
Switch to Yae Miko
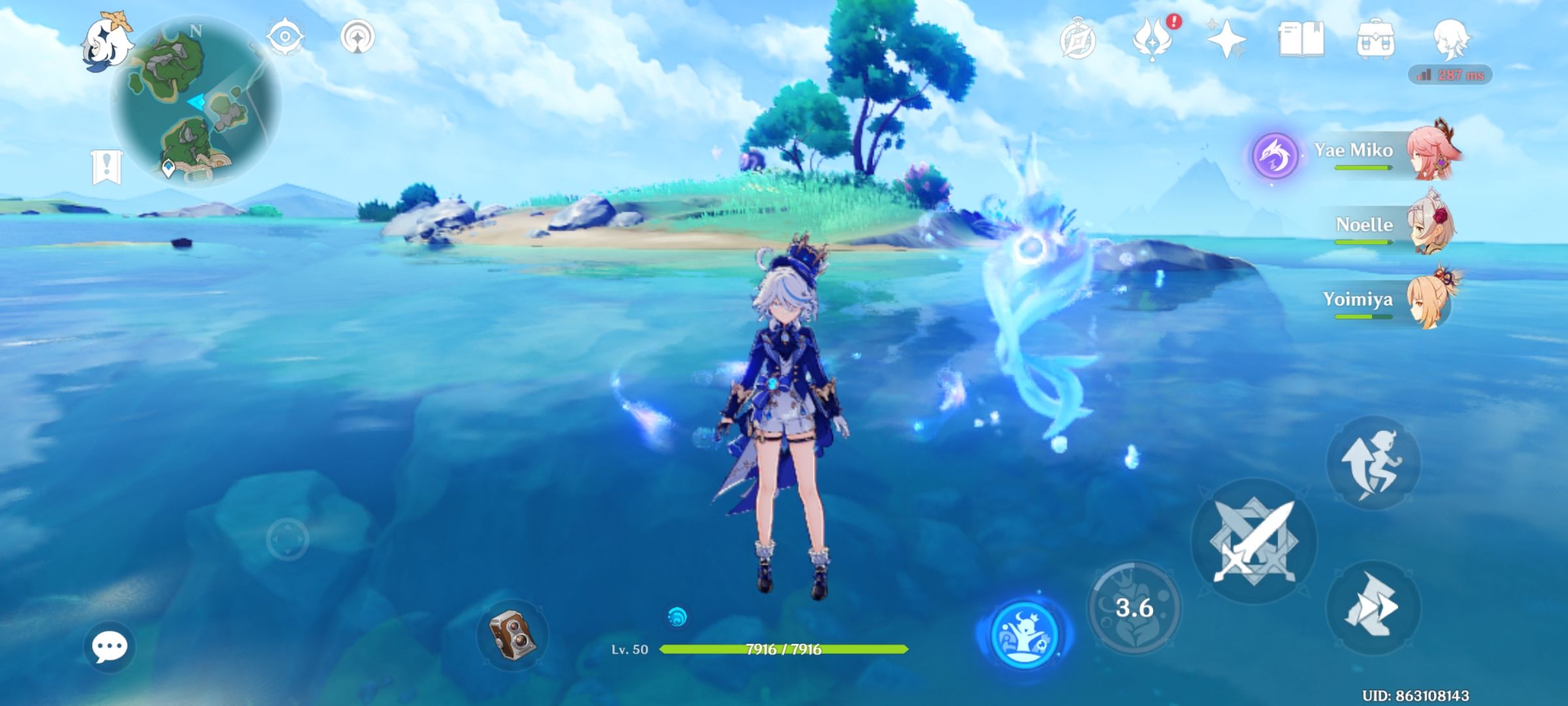pos(1431,150)
